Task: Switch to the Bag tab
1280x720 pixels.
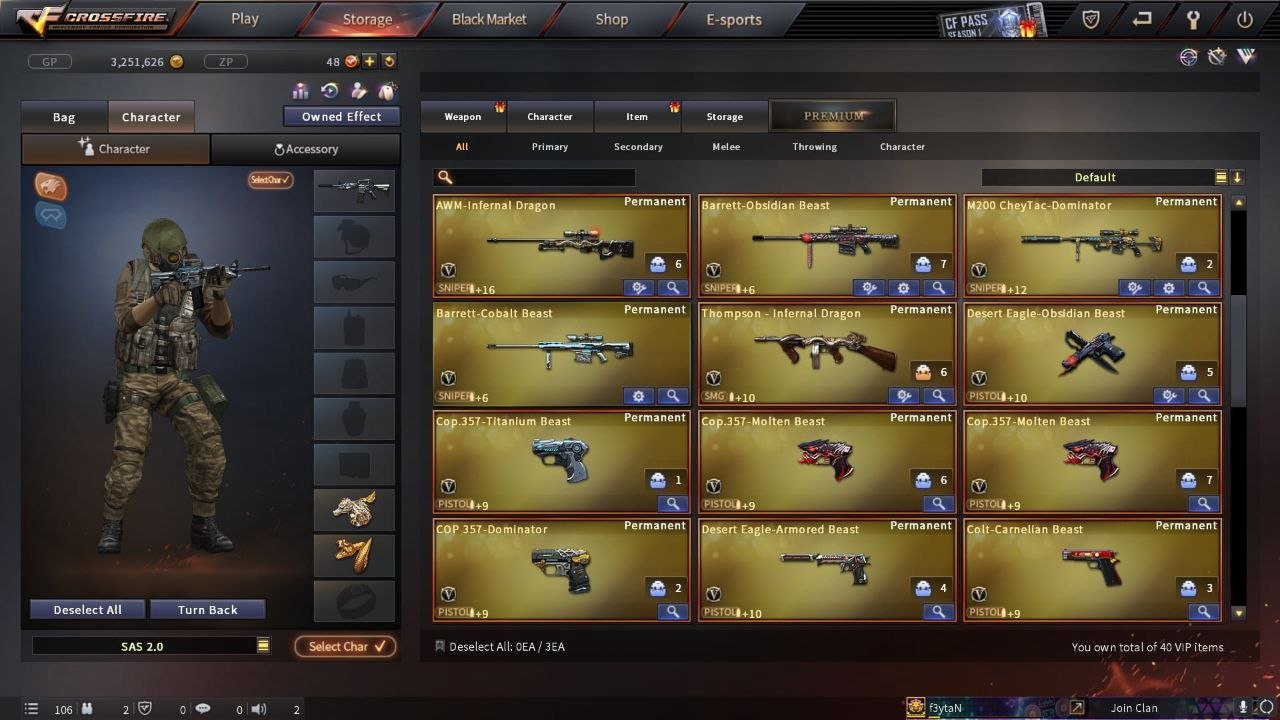Action: point(64,117)
